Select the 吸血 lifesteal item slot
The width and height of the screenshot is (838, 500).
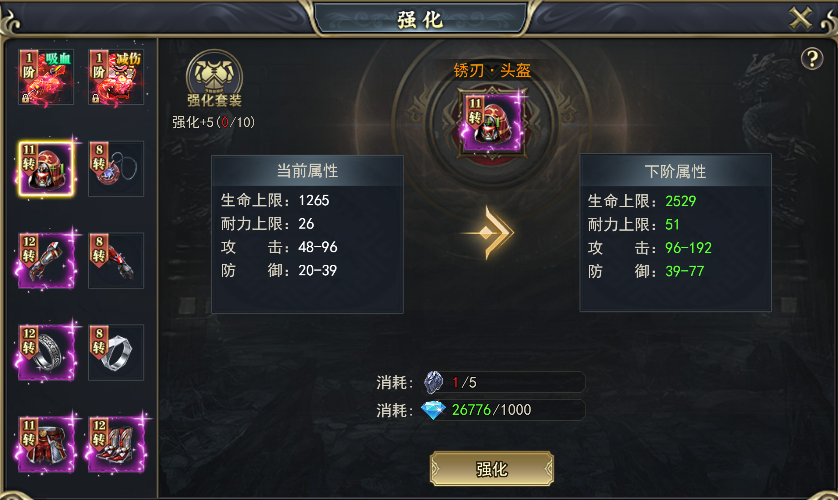[x=46, y=77]
